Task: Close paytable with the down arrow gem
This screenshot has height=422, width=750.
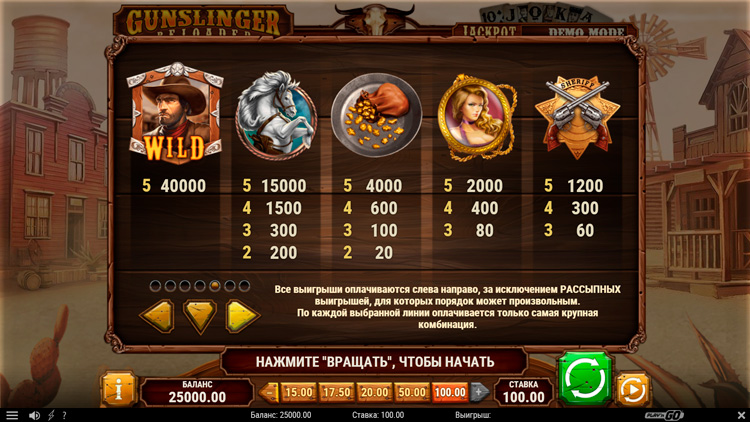Action: [199, 317]
